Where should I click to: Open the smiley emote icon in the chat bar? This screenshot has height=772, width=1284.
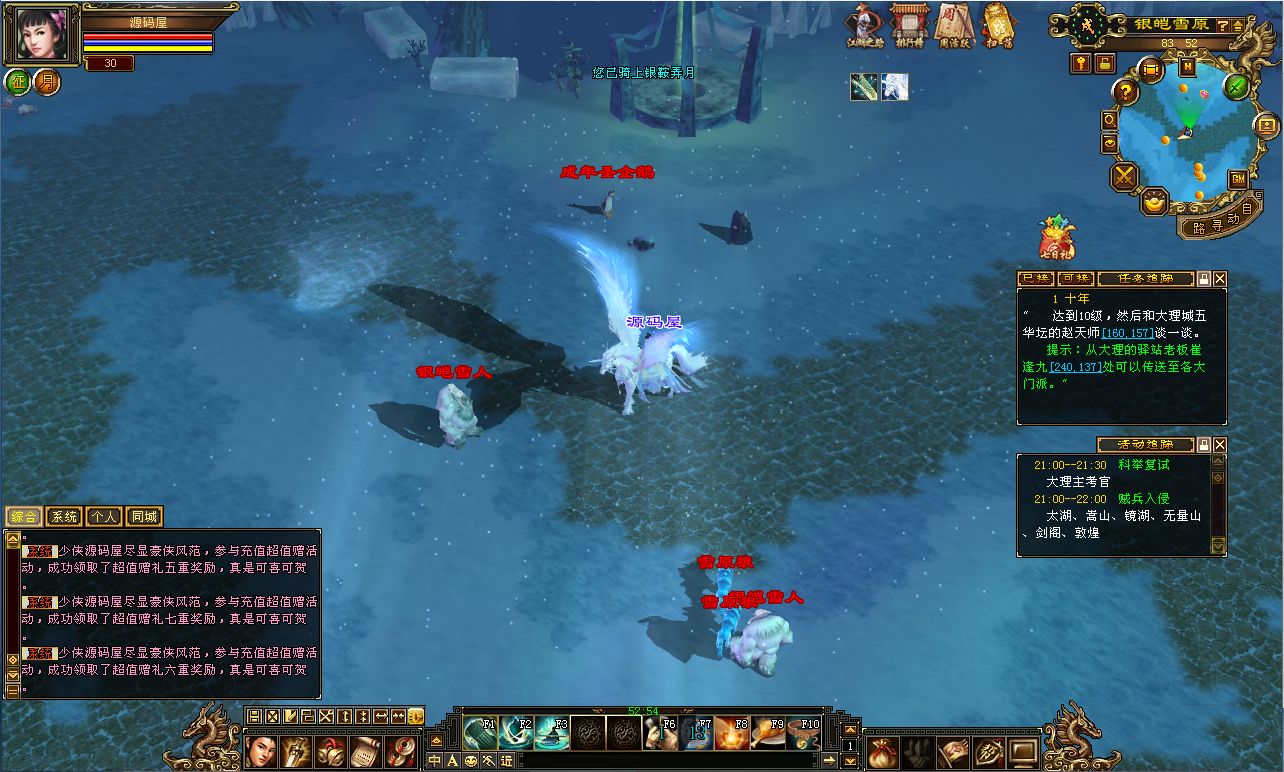pos(470,760)
